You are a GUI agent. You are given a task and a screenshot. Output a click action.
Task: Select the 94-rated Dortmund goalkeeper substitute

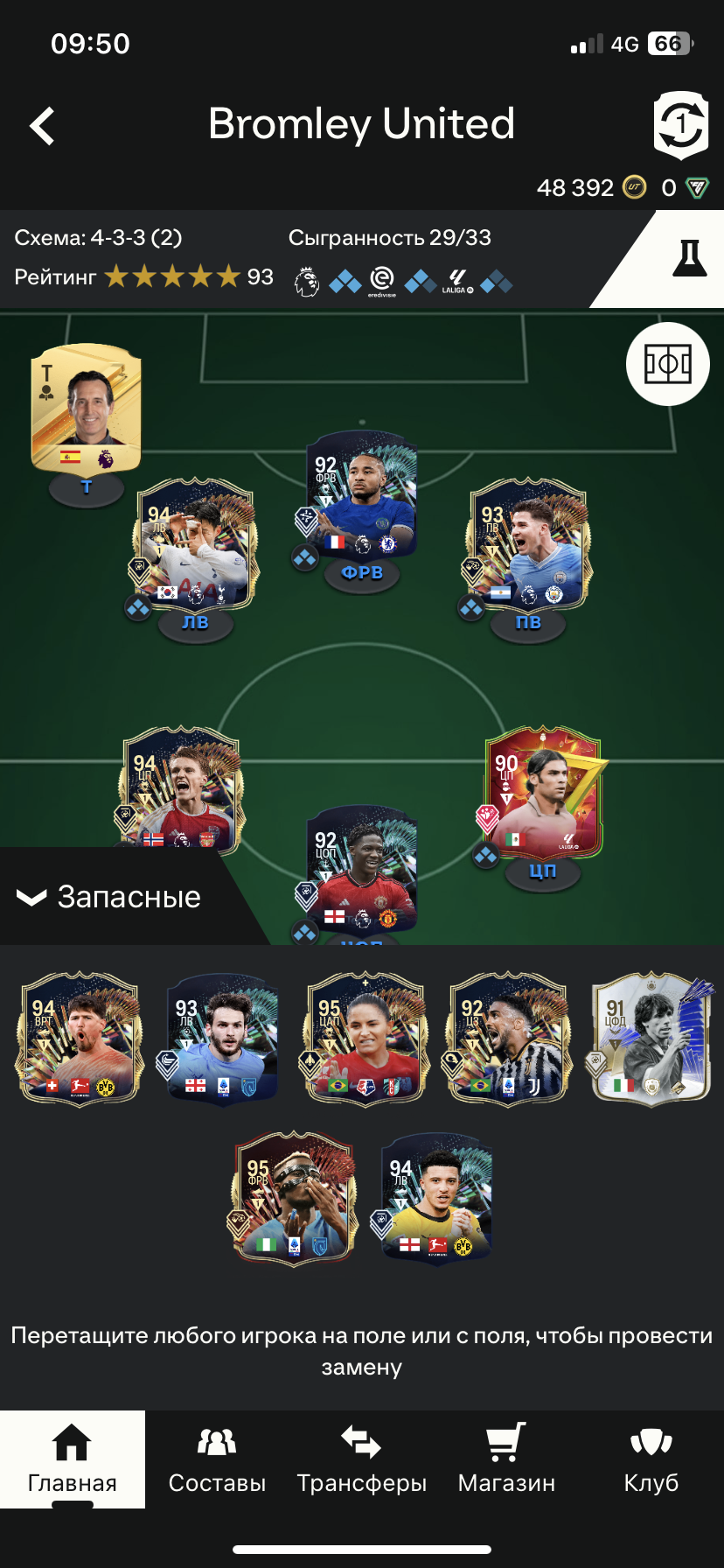coord(79,1039)
